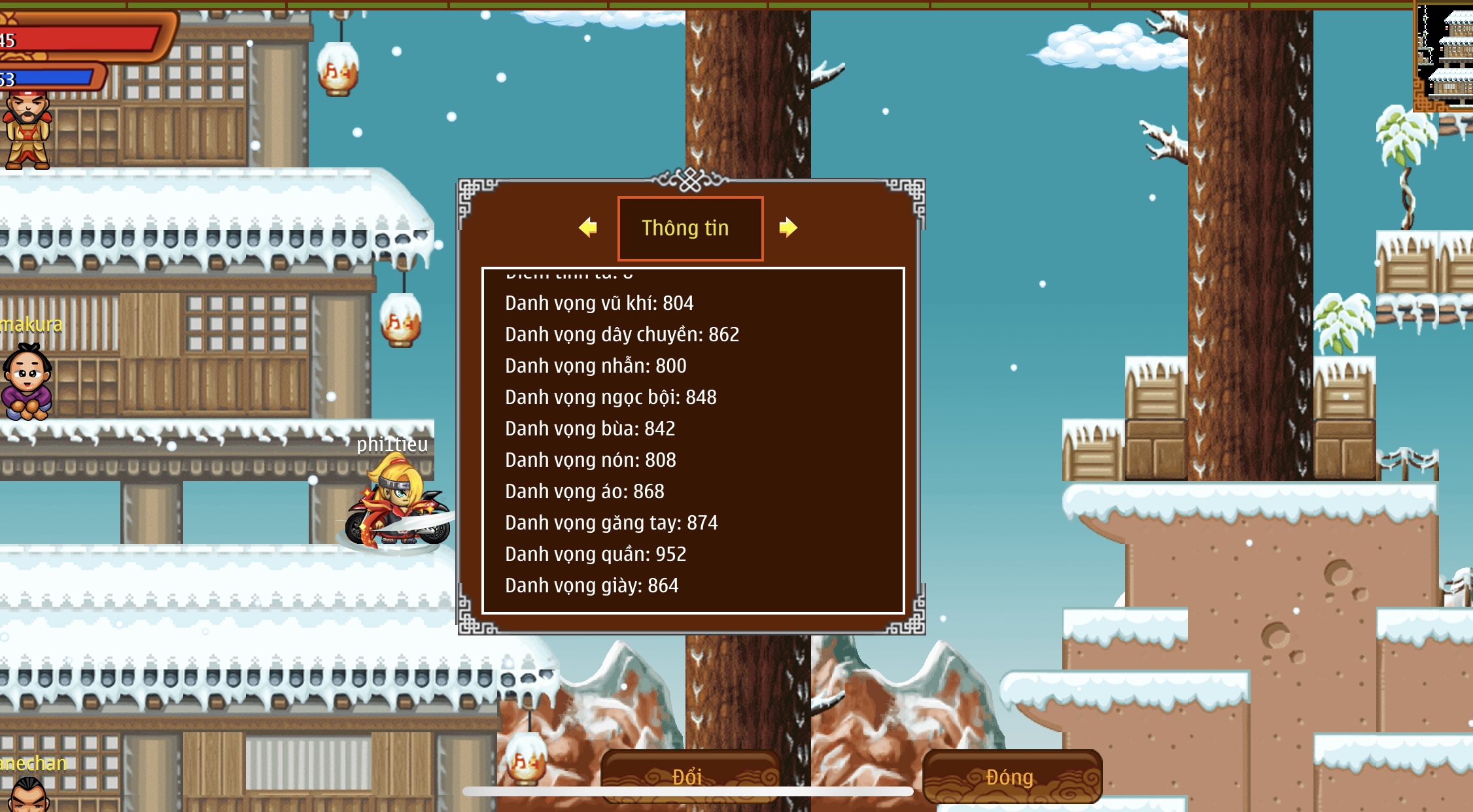
Task: Select the Danh vọng giày row
Action: point(592,586)
